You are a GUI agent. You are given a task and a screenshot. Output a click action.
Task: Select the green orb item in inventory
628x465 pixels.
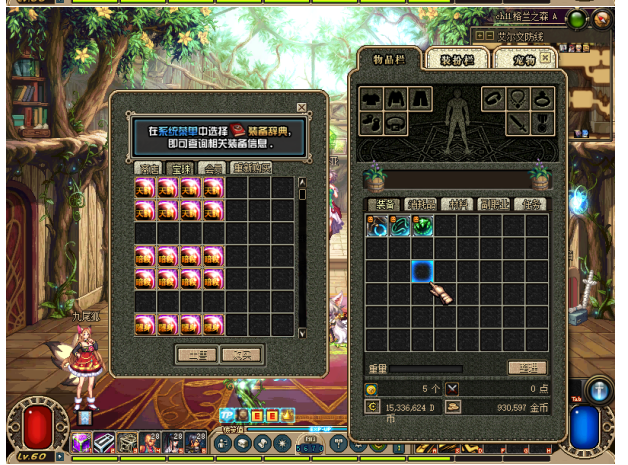point(422,227)
